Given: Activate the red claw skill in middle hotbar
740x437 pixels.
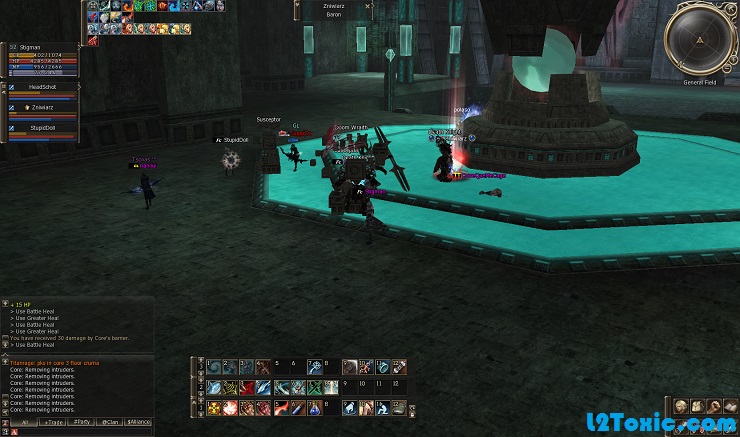Looking at the screenshot, I should point(245,387).
